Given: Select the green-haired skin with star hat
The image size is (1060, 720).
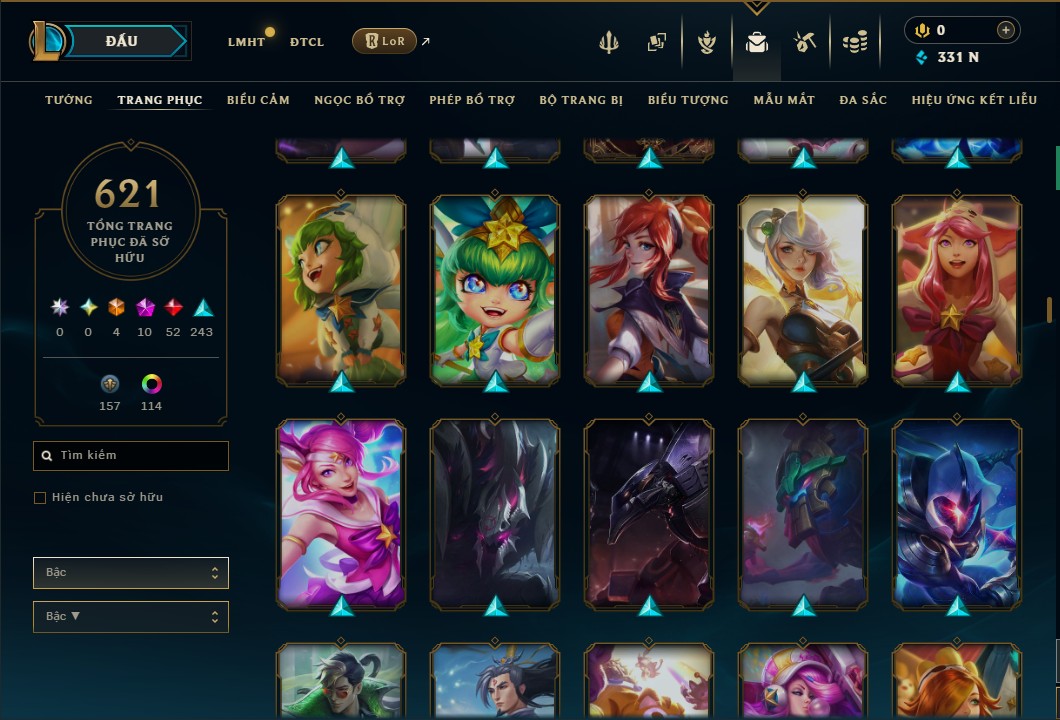Looking at the screenshot, I should click(495, 290).
